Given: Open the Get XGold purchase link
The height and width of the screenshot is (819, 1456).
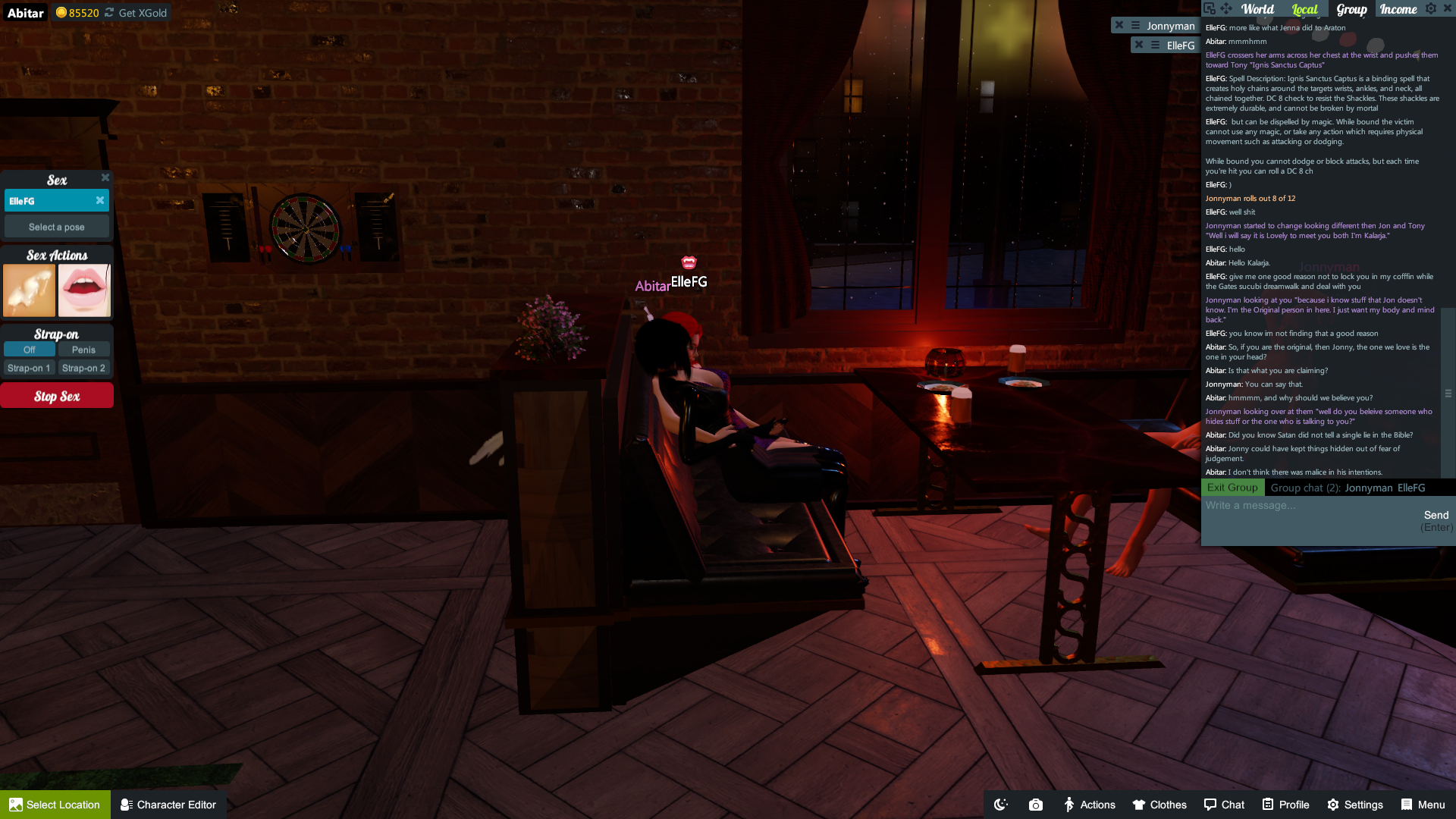Looking at the screenshot, I should pos(142,13).
